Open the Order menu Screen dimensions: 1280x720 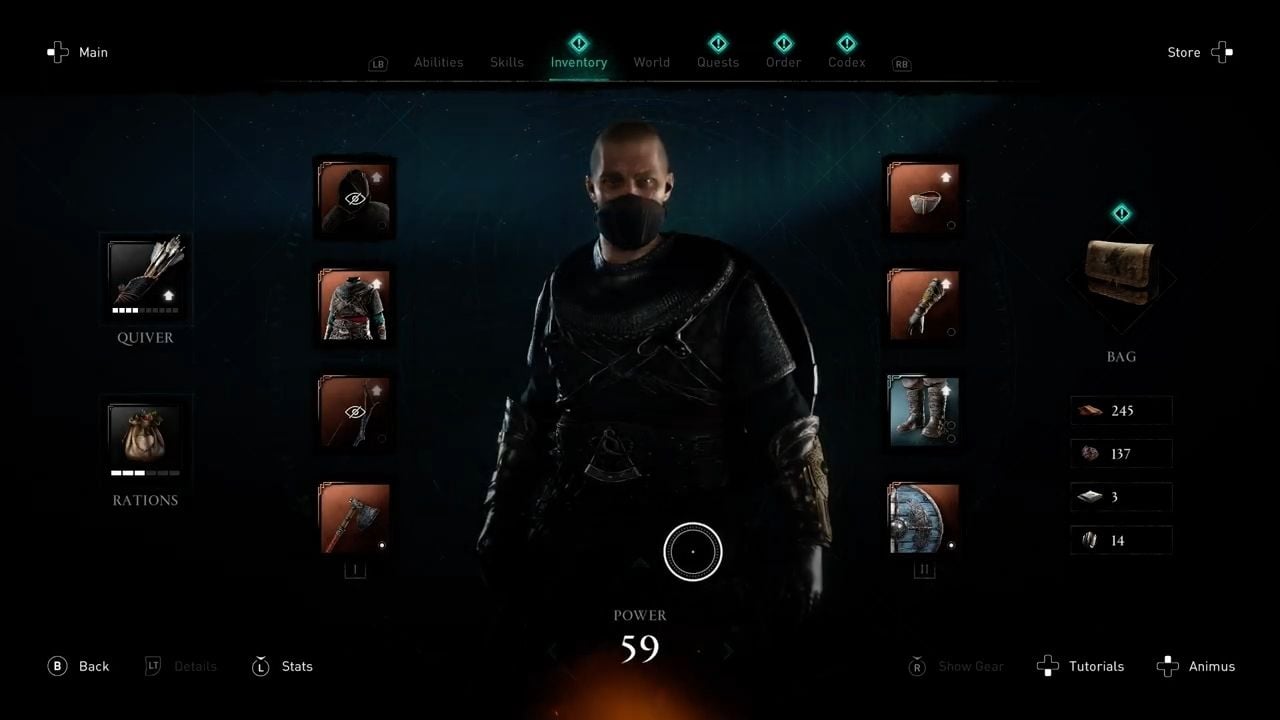(783, 62)
